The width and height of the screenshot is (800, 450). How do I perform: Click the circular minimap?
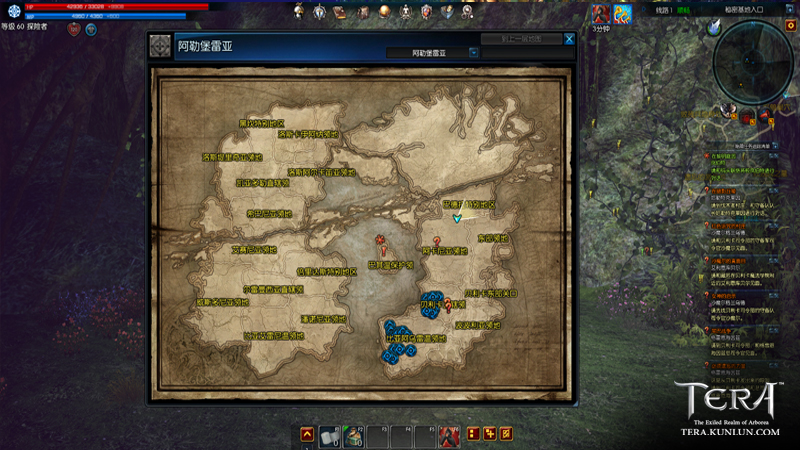click(x=755, y=62)
